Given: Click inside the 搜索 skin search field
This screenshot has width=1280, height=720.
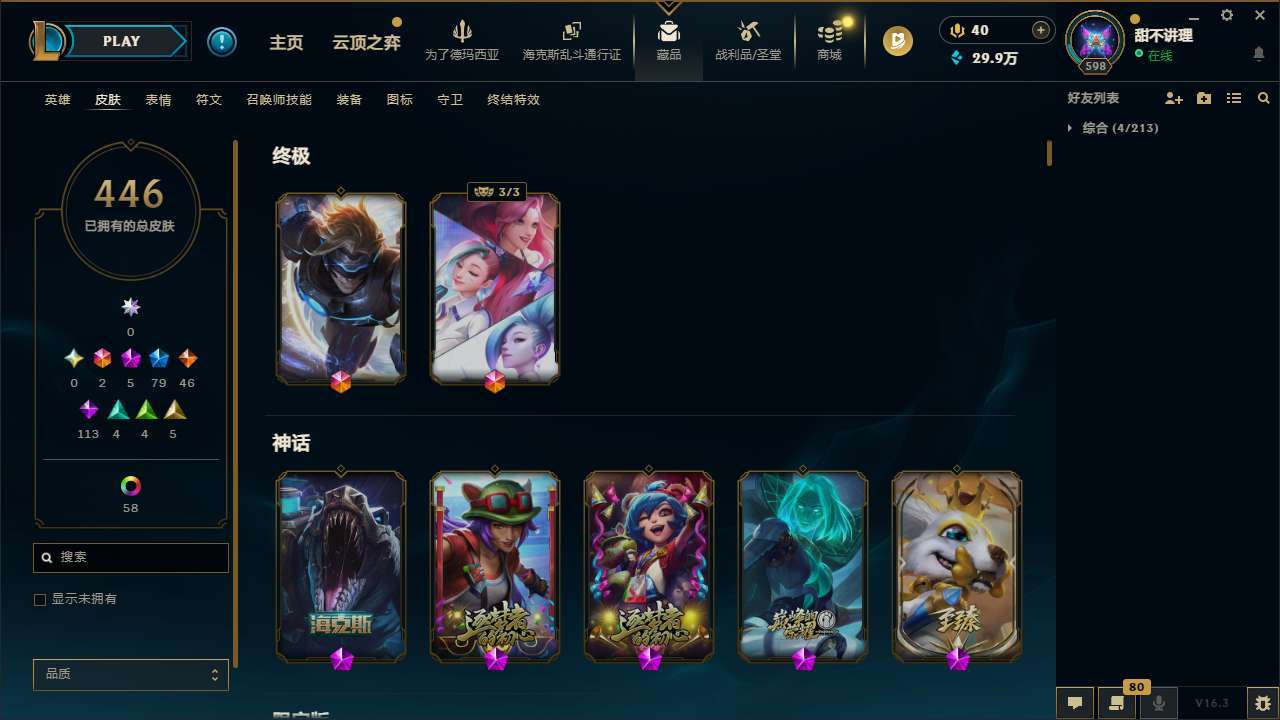Looking at the screenshot, I should pos(130,557).
